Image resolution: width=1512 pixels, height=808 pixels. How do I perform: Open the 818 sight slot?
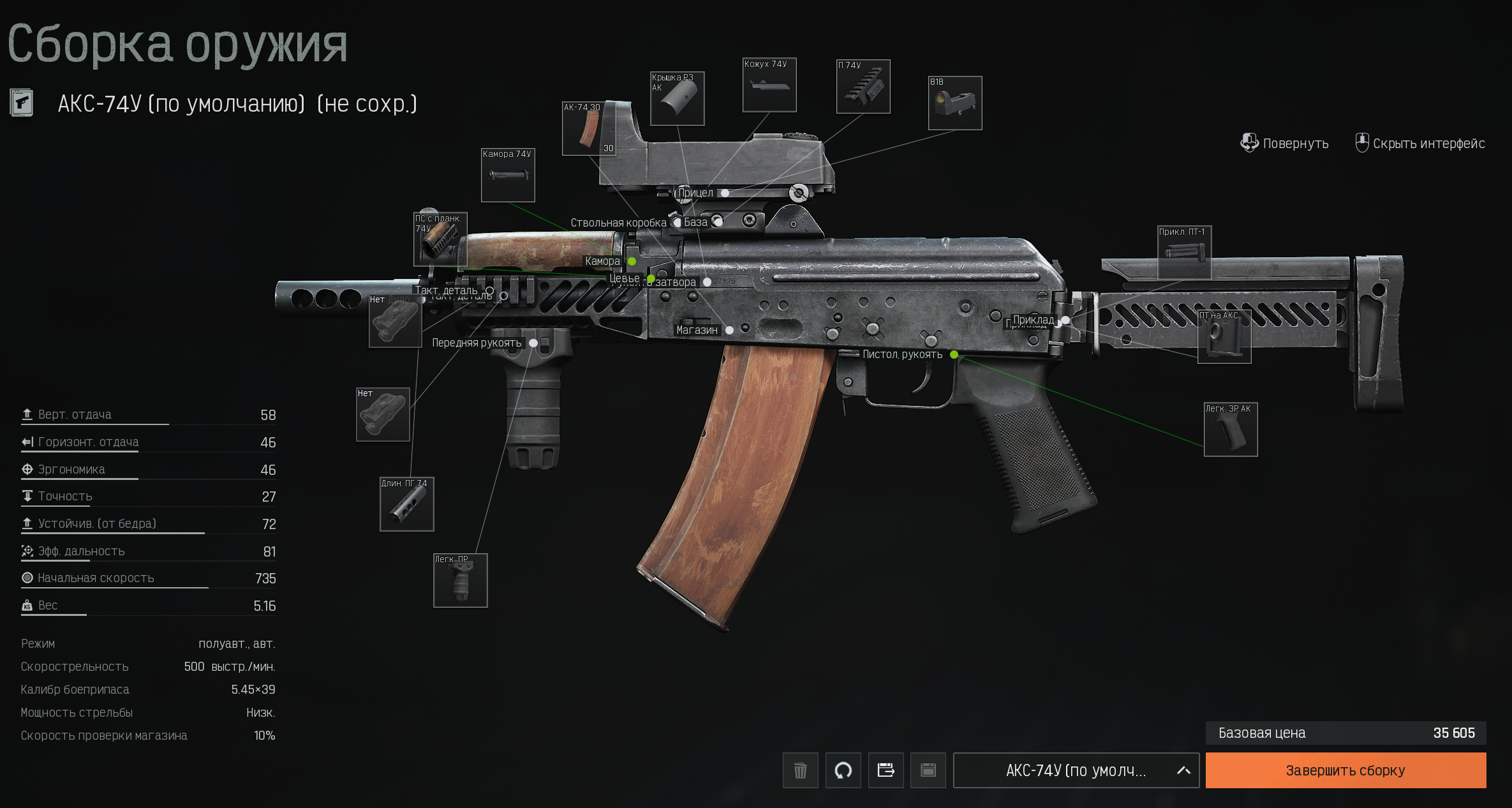954,103
